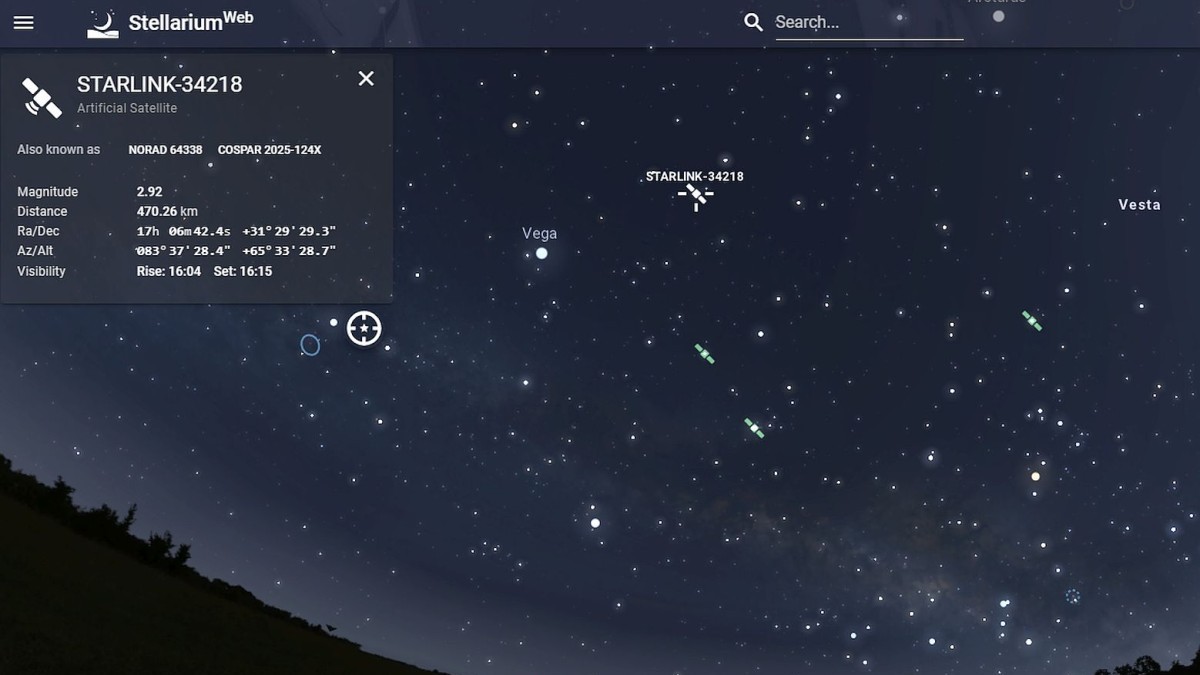Close the STARLINK-34218 info panel
1200x675 pixels.
tap(366, 79)
